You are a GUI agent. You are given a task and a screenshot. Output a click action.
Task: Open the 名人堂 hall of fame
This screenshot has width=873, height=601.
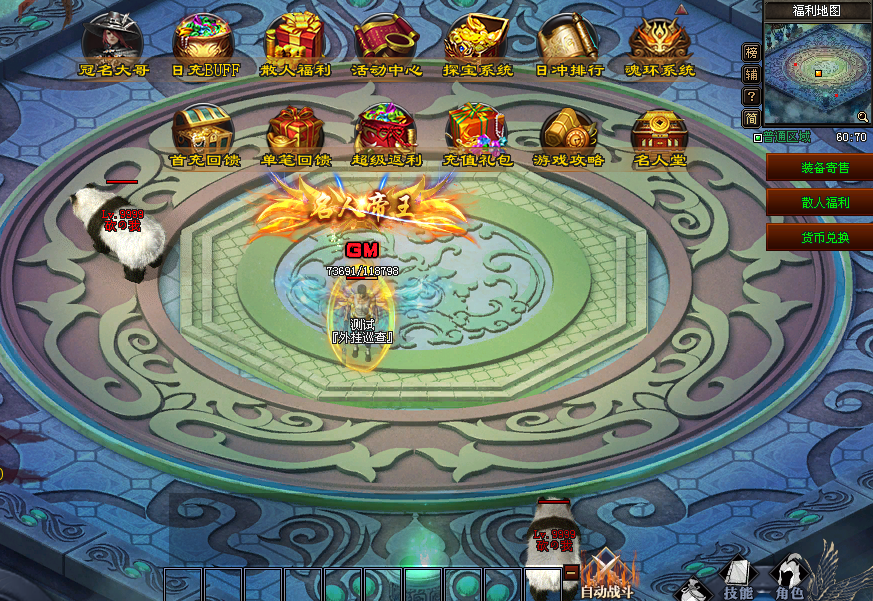coord(659,132)
